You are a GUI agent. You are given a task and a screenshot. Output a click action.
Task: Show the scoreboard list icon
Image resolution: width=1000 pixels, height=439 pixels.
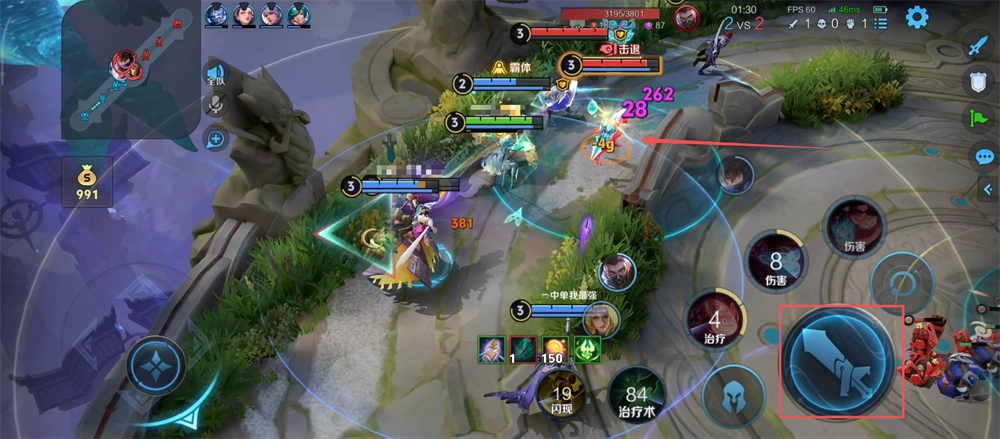880,23
